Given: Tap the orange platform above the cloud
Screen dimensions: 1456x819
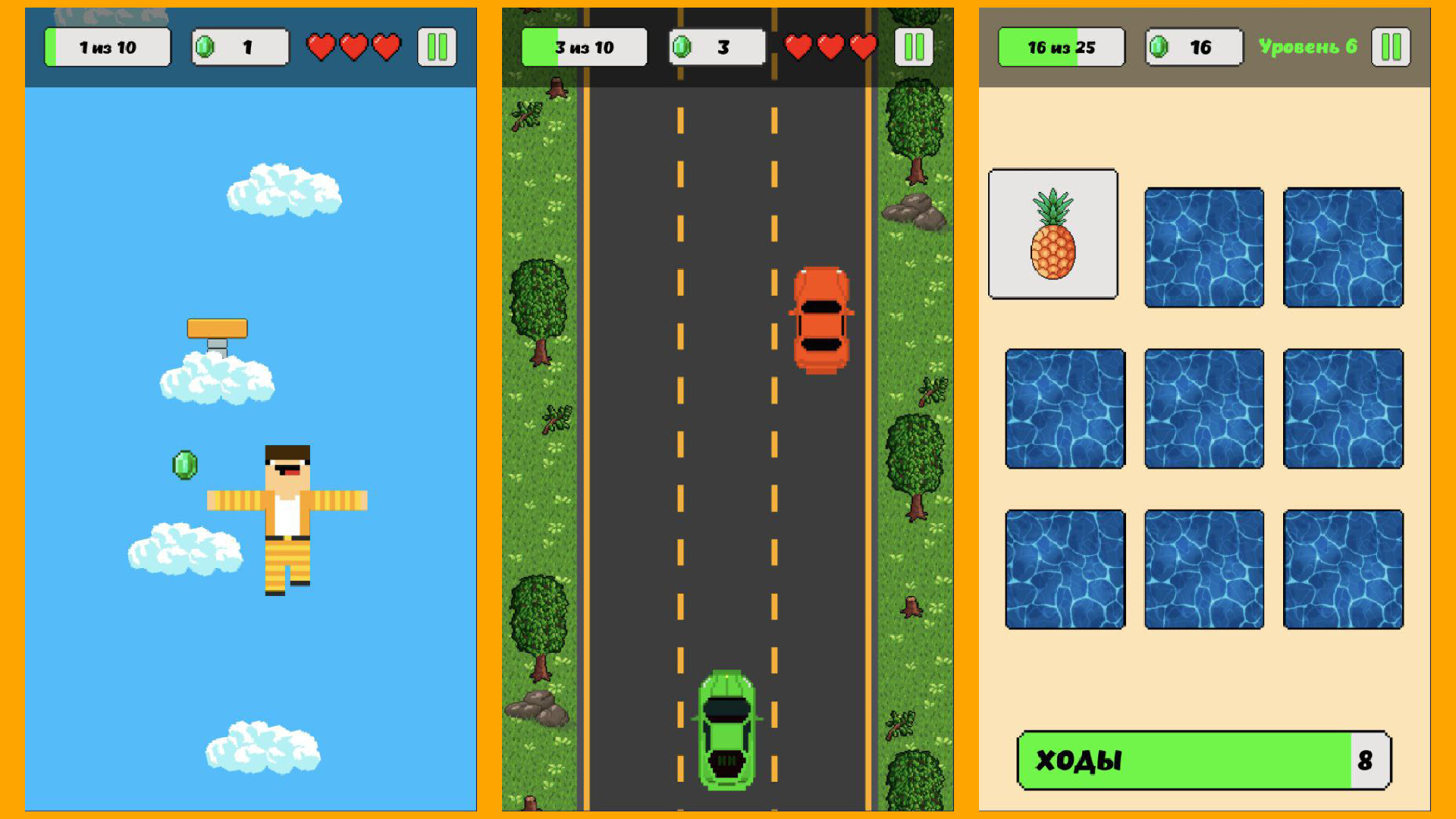Looking at the screenshot, I should (x=218, y=328).
